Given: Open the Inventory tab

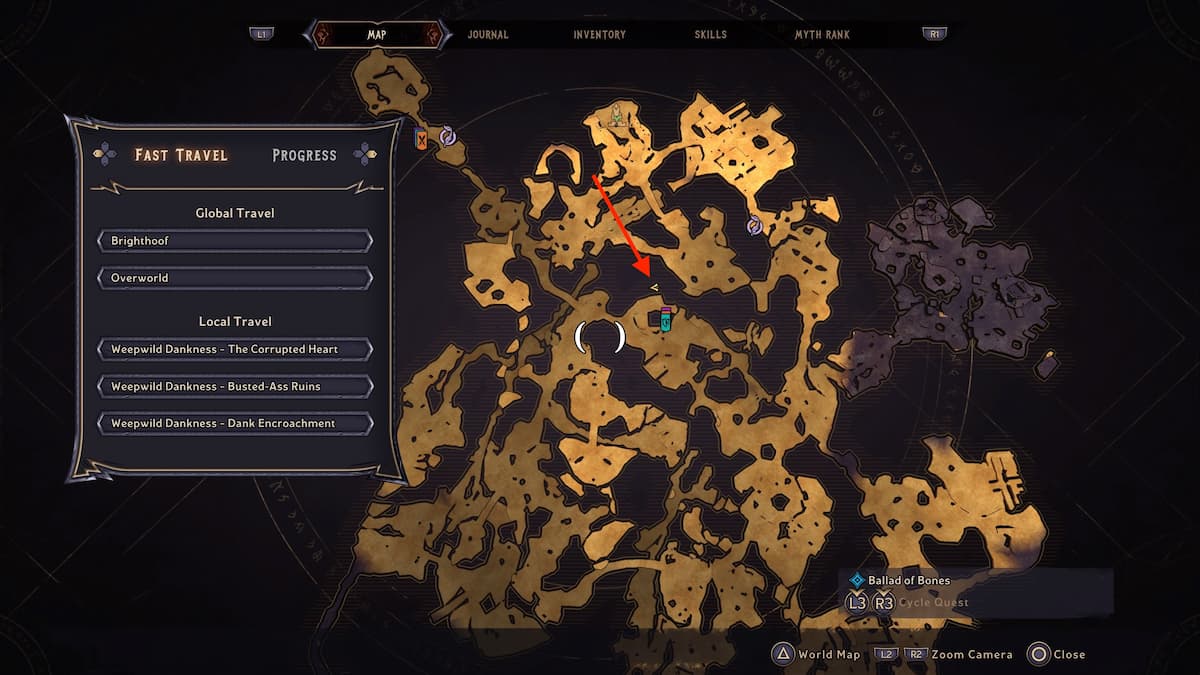Looking at the screenshot, I should pos(600,34).
